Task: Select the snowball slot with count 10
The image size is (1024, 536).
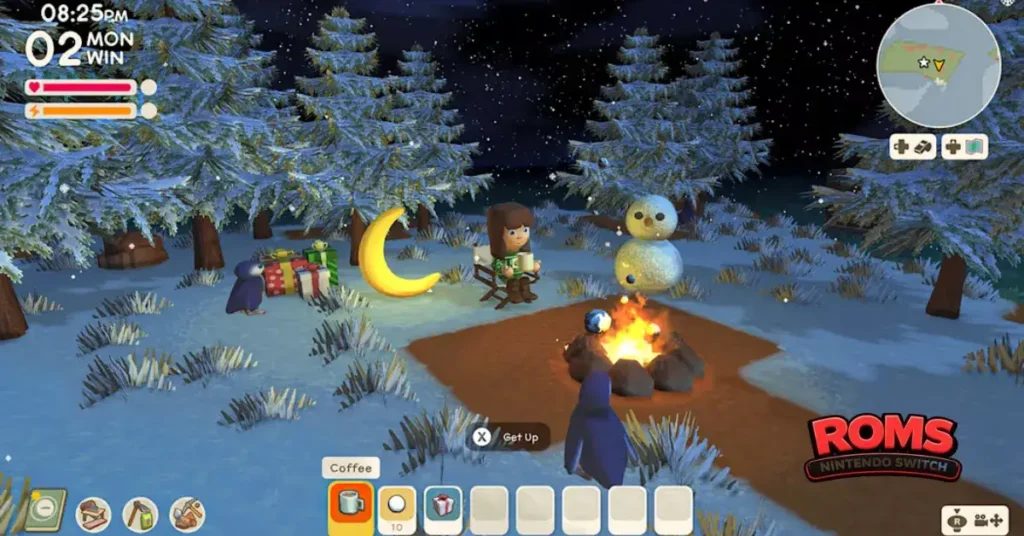Action: tap(396, 506)
